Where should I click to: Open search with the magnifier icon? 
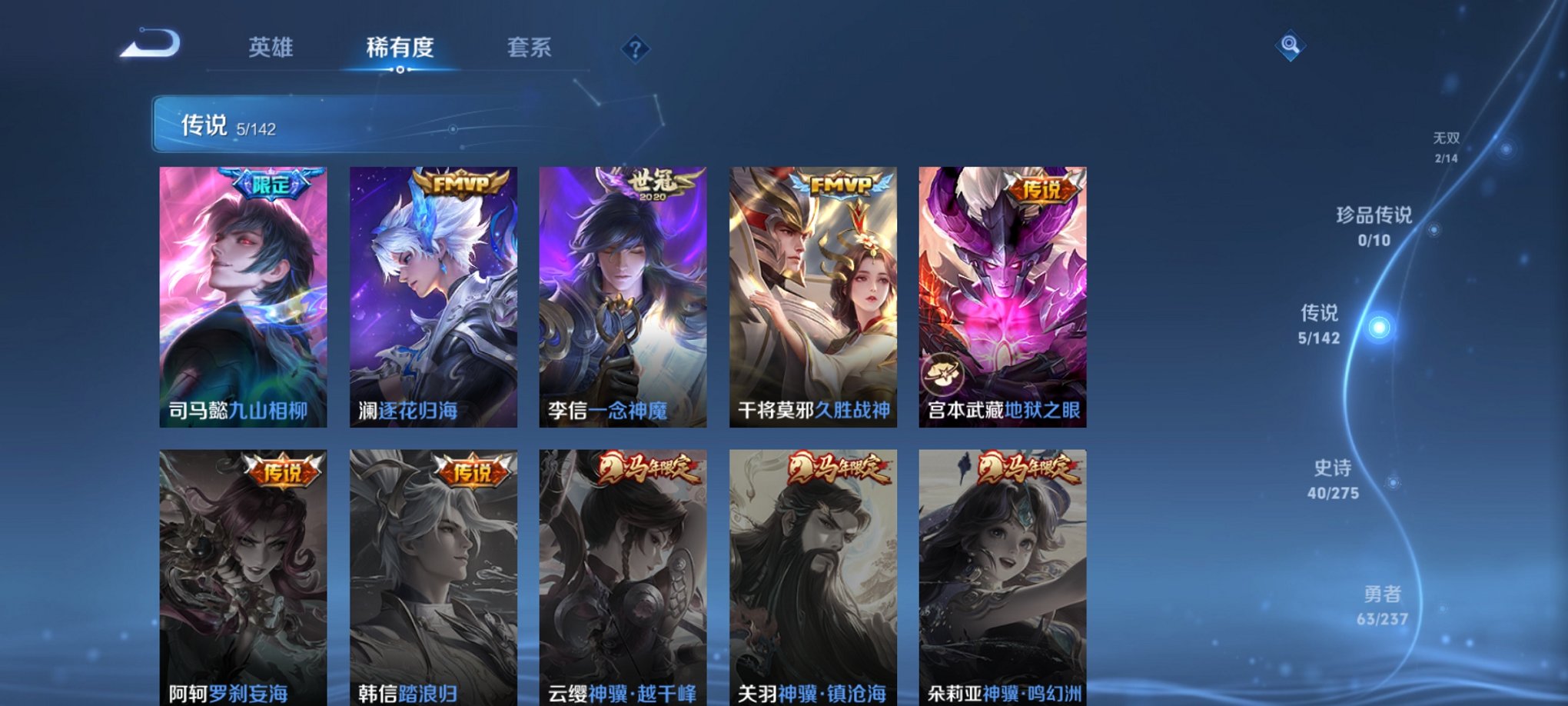click(x=1290, y=44)
